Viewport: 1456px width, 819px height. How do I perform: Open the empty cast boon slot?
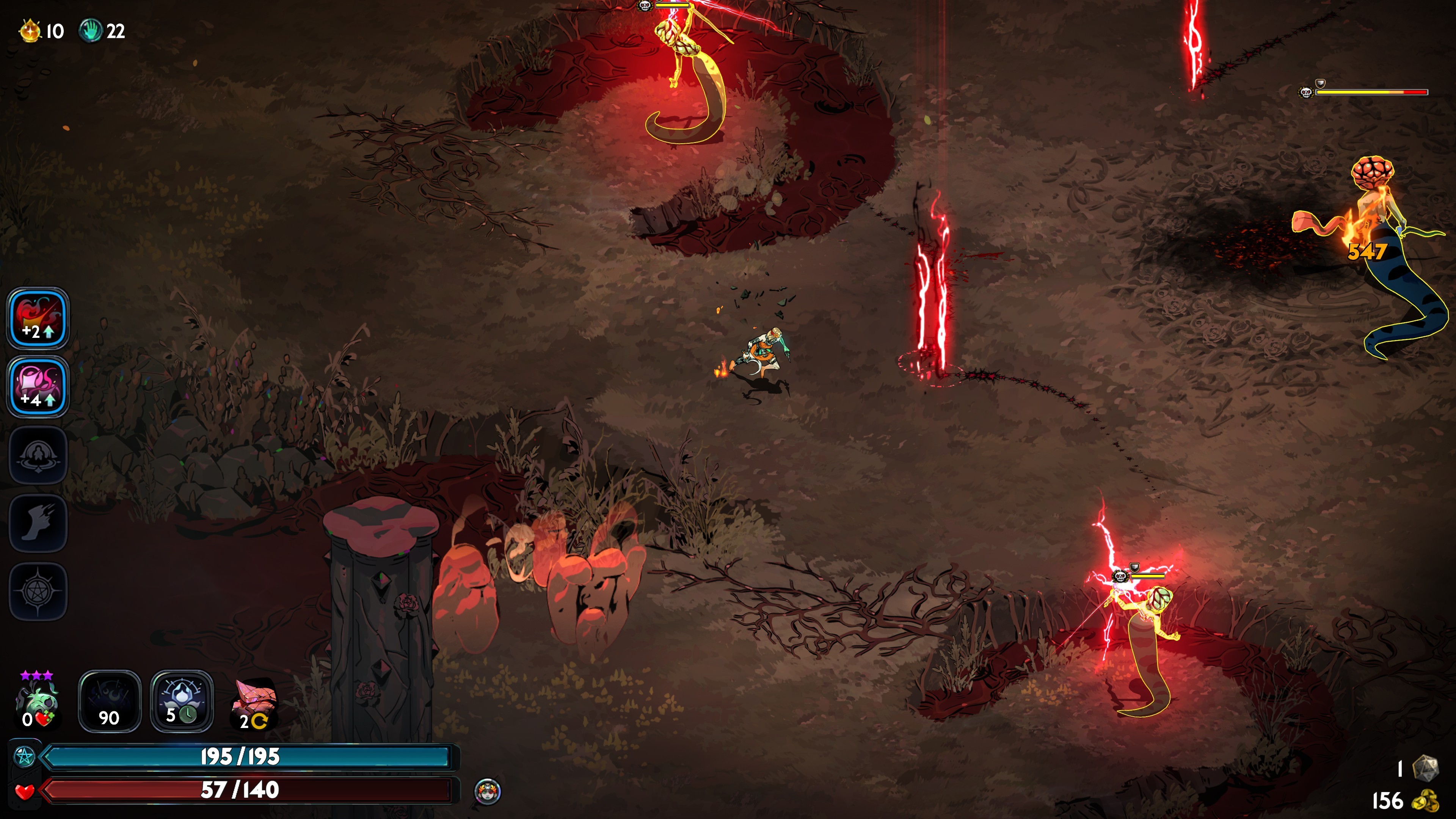[38, 455]
